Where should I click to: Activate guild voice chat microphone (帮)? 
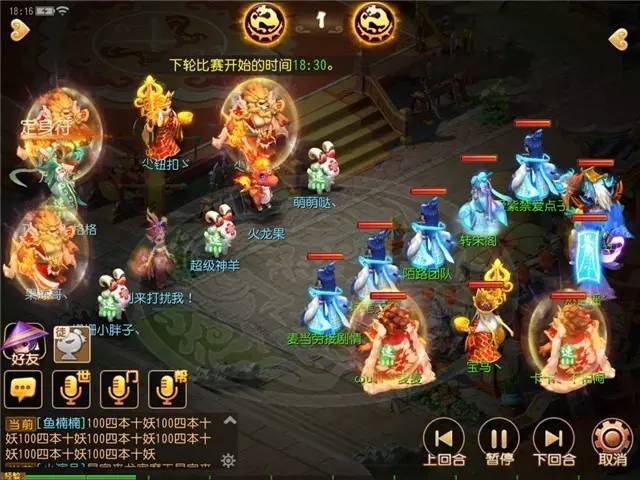click(167, 389)
